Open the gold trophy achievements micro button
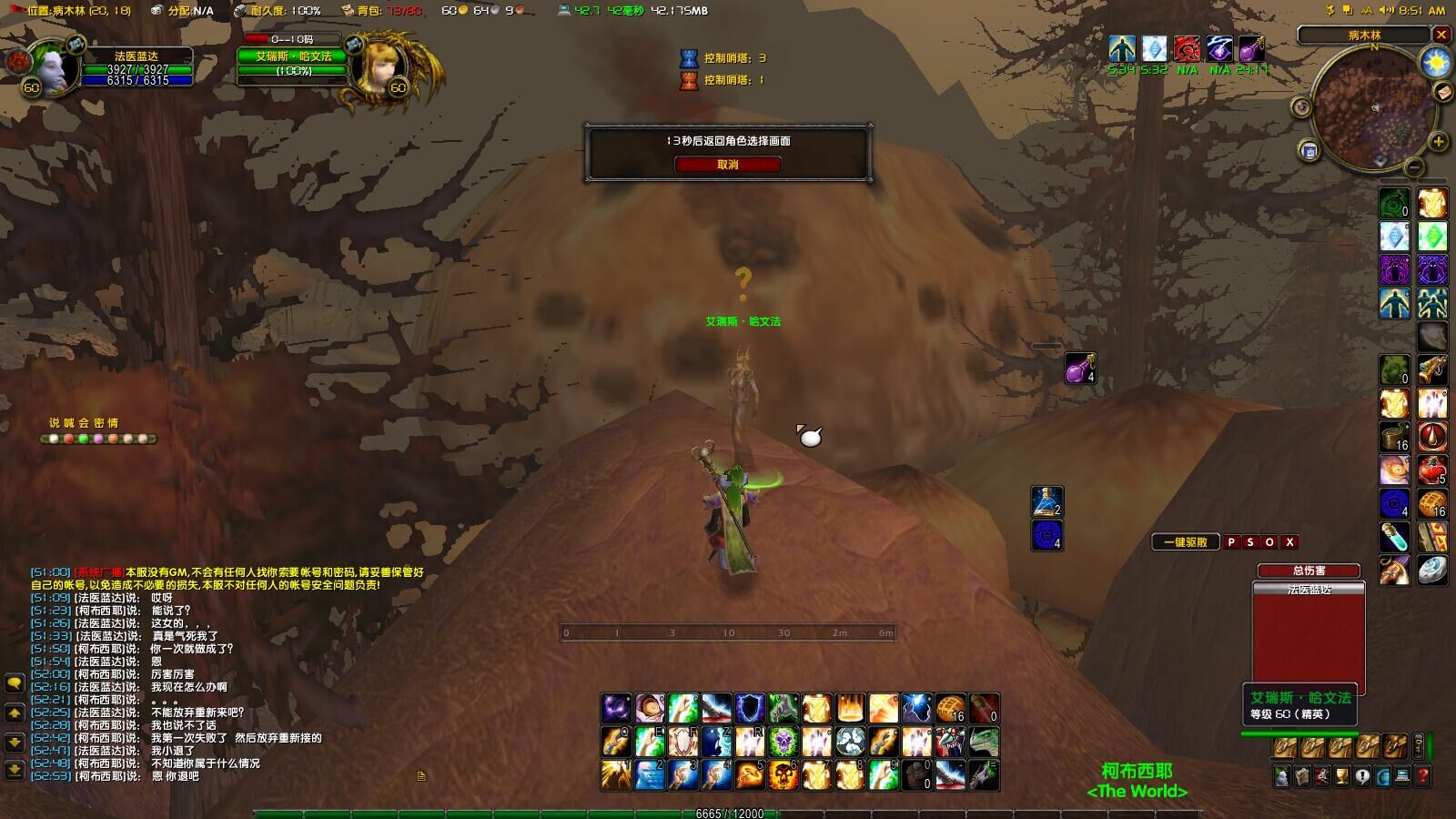The width and height of the screenshot is (1456, 819). coord(1341,776)
